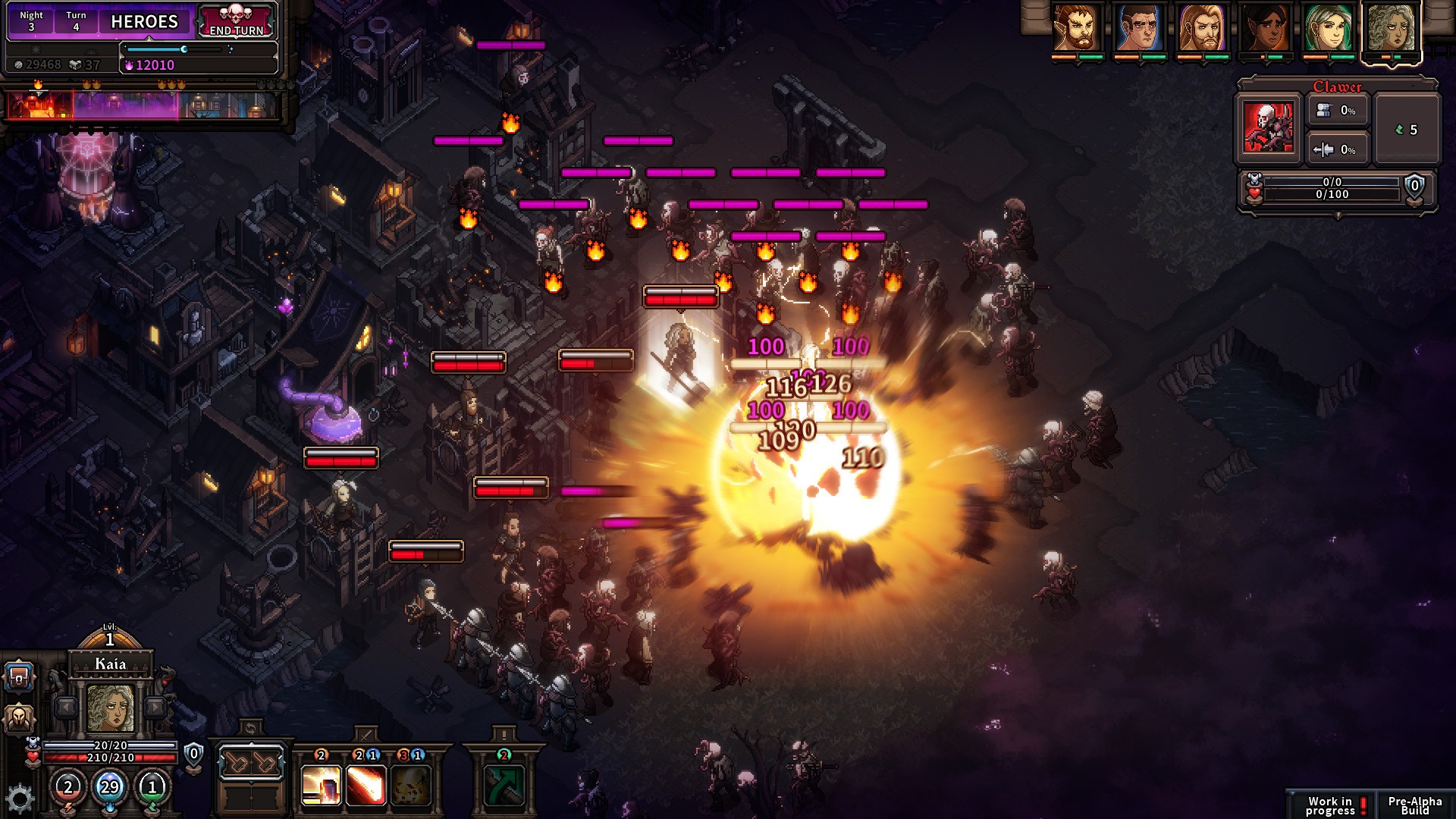Open the treasure chest inventory
The width and height of the screenshot is (1456, 819).
(19, 676)
